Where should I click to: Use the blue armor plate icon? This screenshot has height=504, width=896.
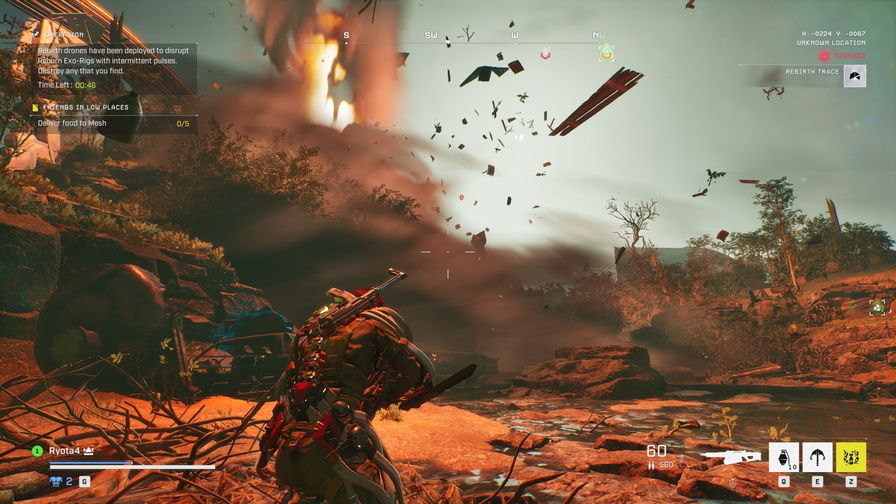click(x=57, y=480)
